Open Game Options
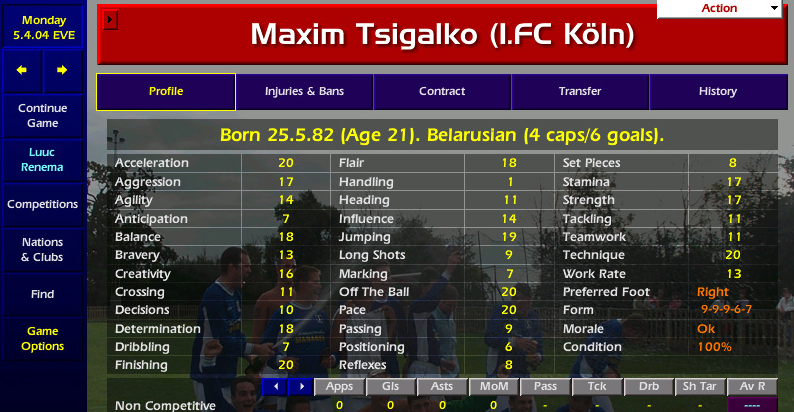Viewport: 794px width, 412px height. tap(42, 339)
